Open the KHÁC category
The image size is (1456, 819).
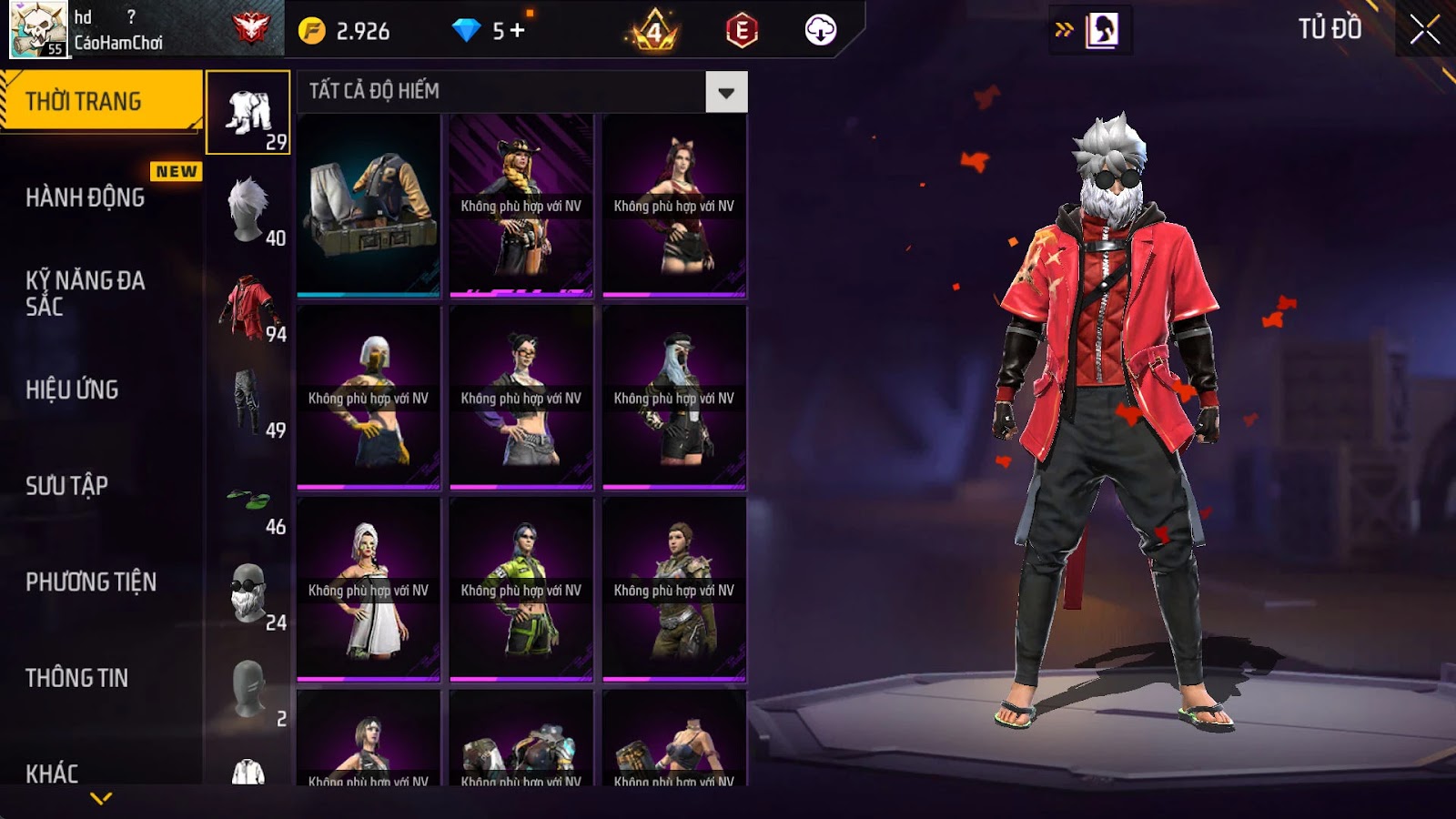(x=52, y=773)
